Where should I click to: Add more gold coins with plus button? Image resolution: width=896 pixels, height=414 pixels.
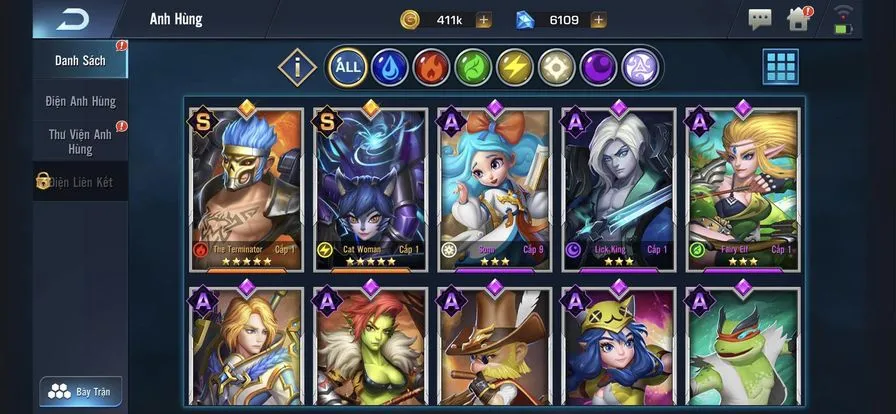pyautogui.click(x=484, y=20)
